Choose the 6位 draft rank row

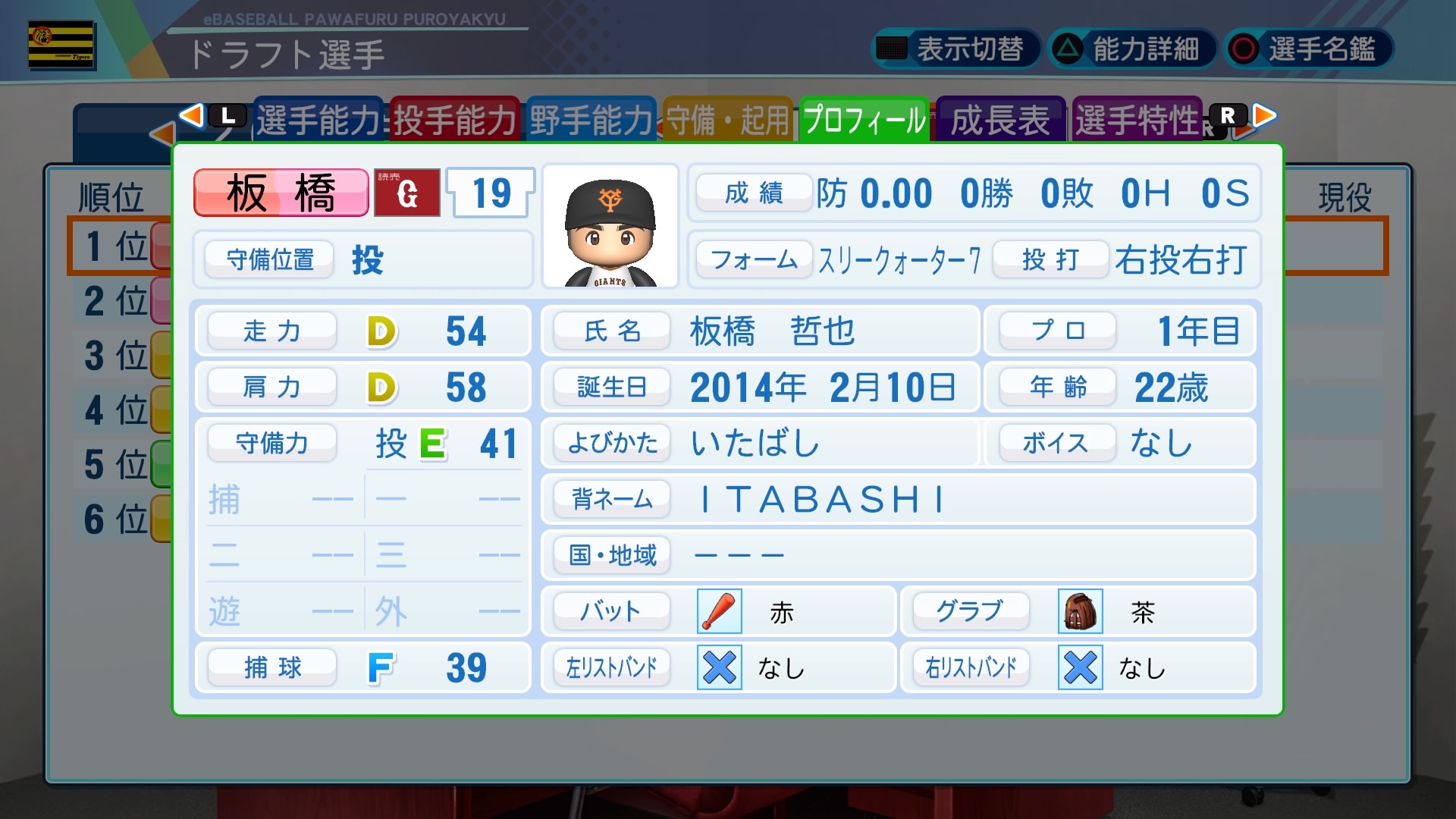pyautogui.click(x=118, y=519)
